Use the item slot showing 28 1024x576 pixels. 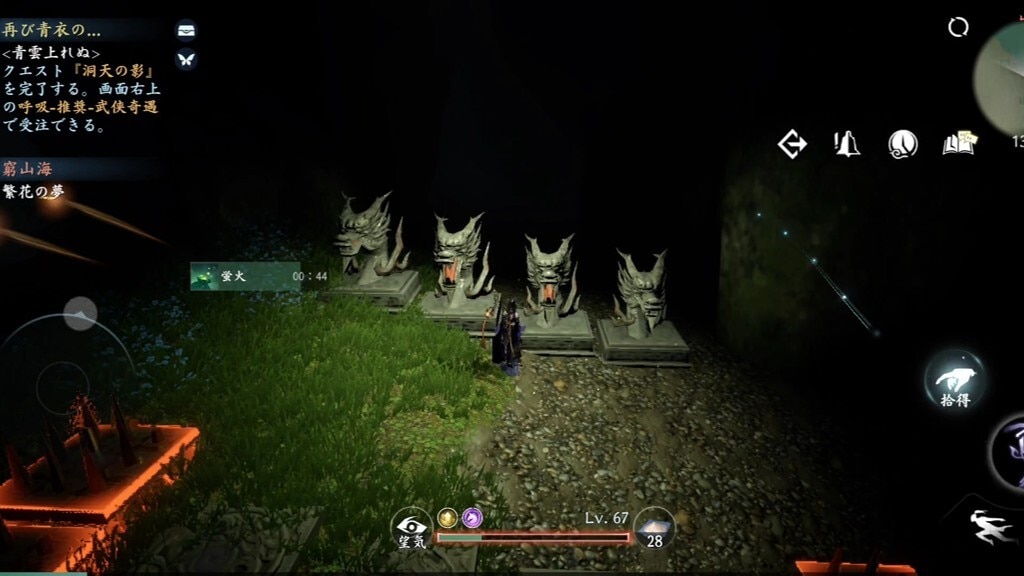654,527
